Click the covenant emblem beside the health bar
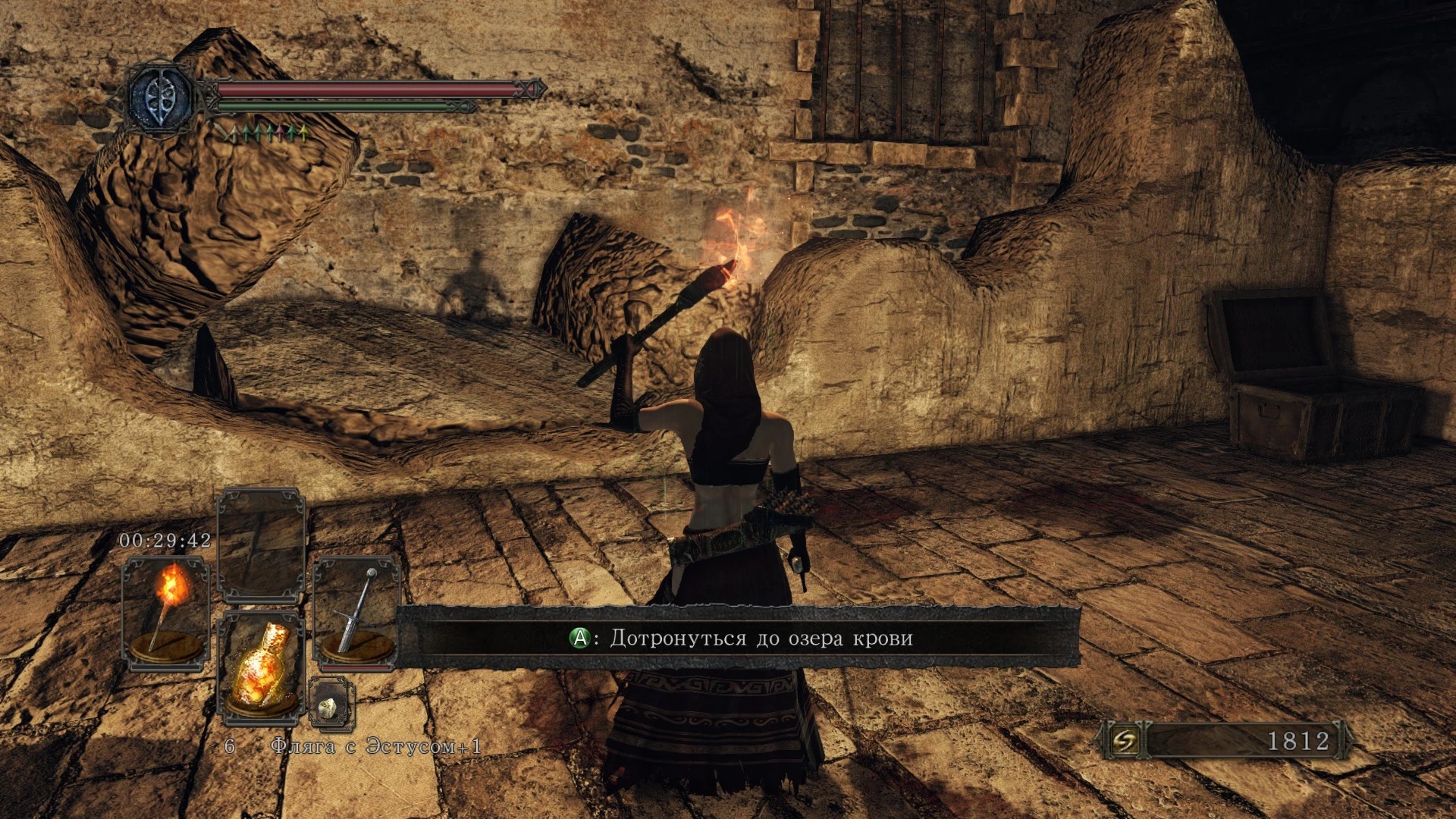The height and width of the screenshot is (819, 1456). [x=160, y=98]
